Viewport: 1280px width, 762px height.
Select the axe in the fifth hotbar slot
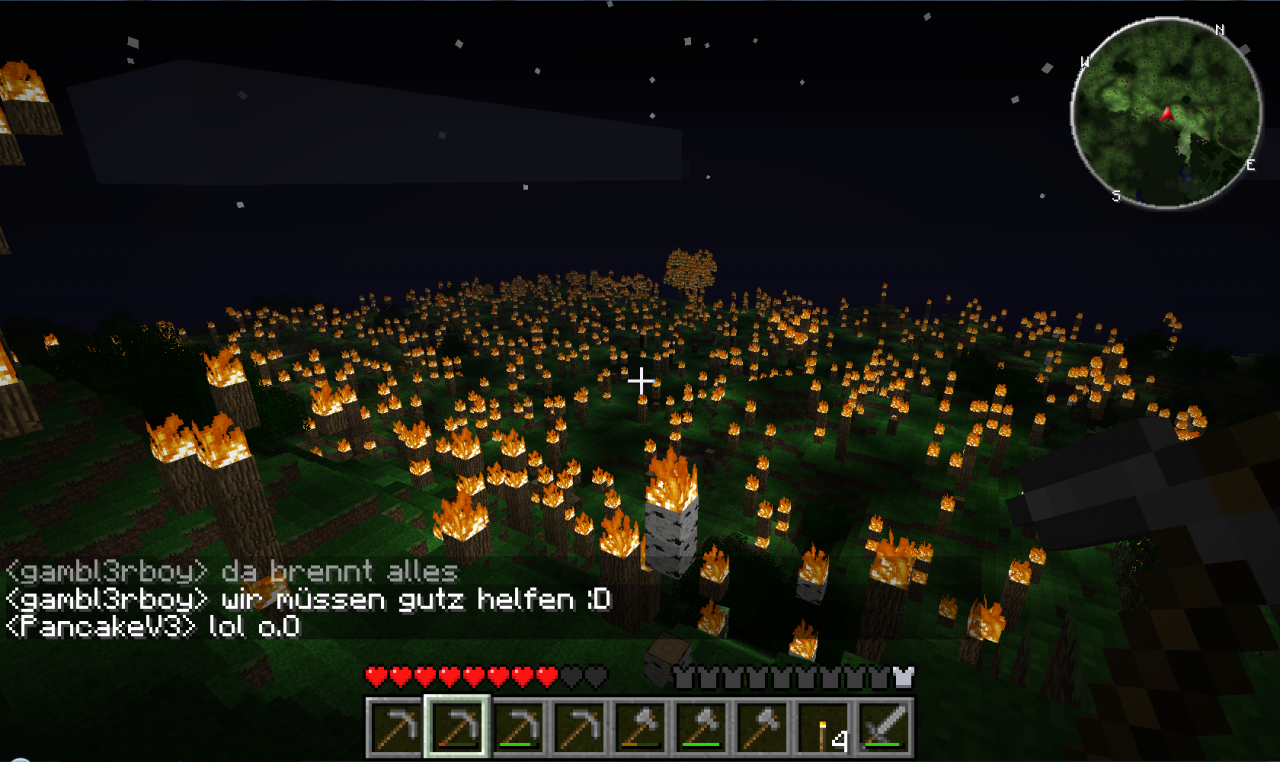pos(642,725)
